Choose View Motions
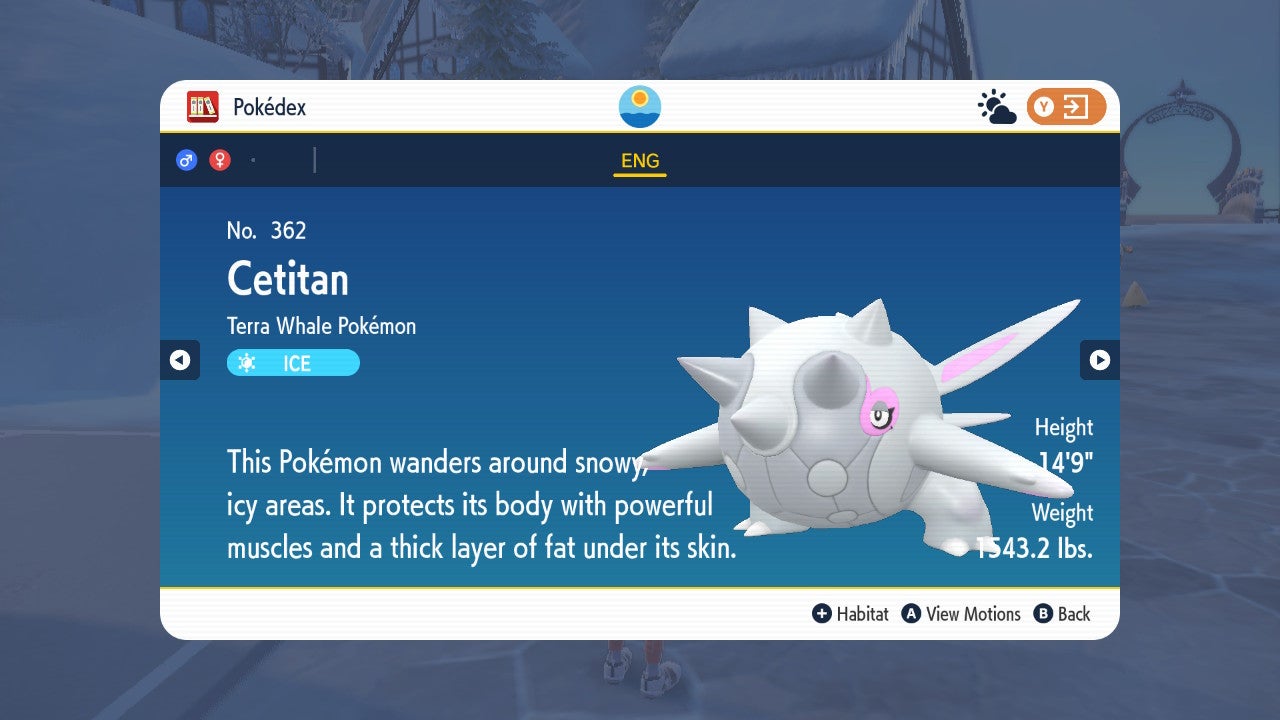Screen dimensions: 1280x720 [x=961, y=614]
